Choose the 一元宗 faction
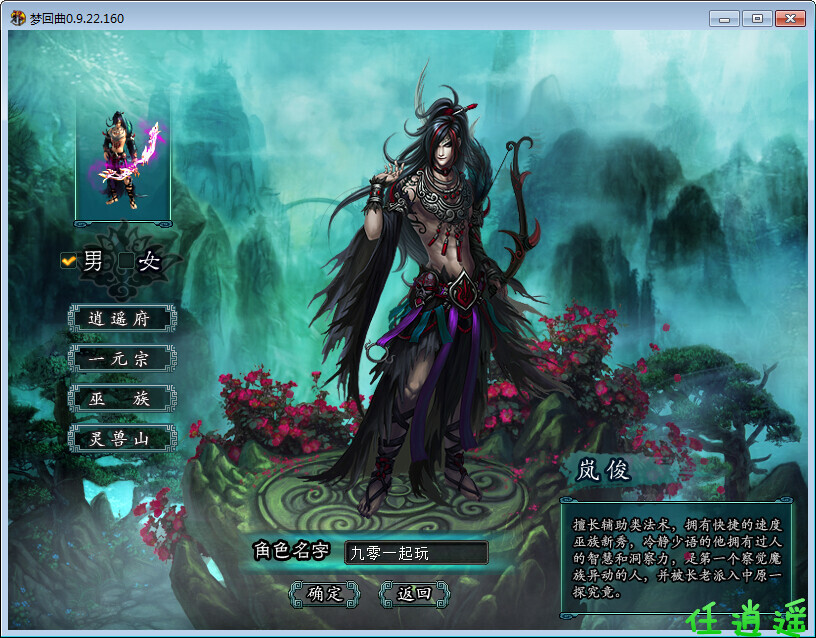This screenshot has height=638, width=816. [122, 359]
